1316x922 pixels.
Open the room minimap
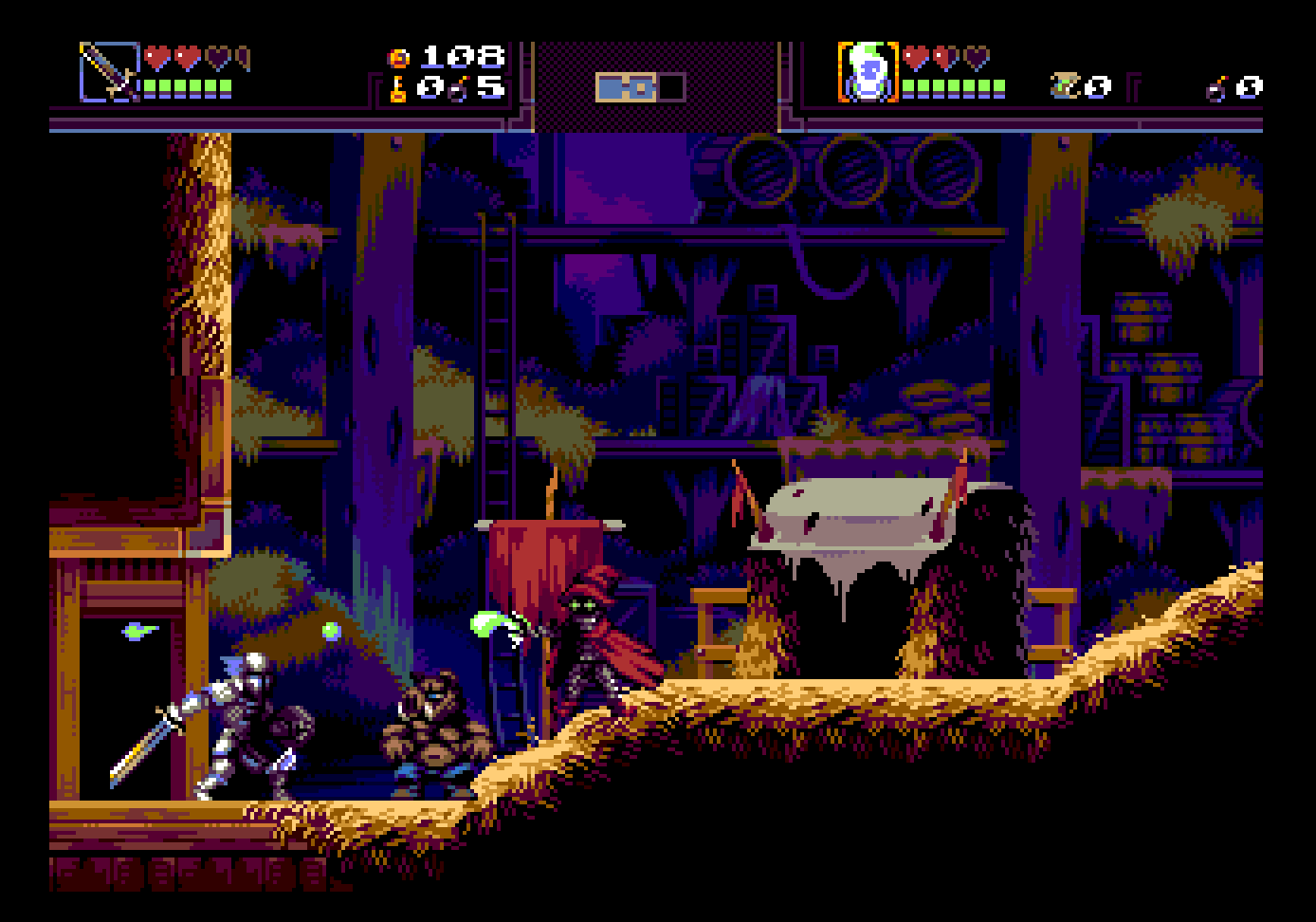[640, 88]
